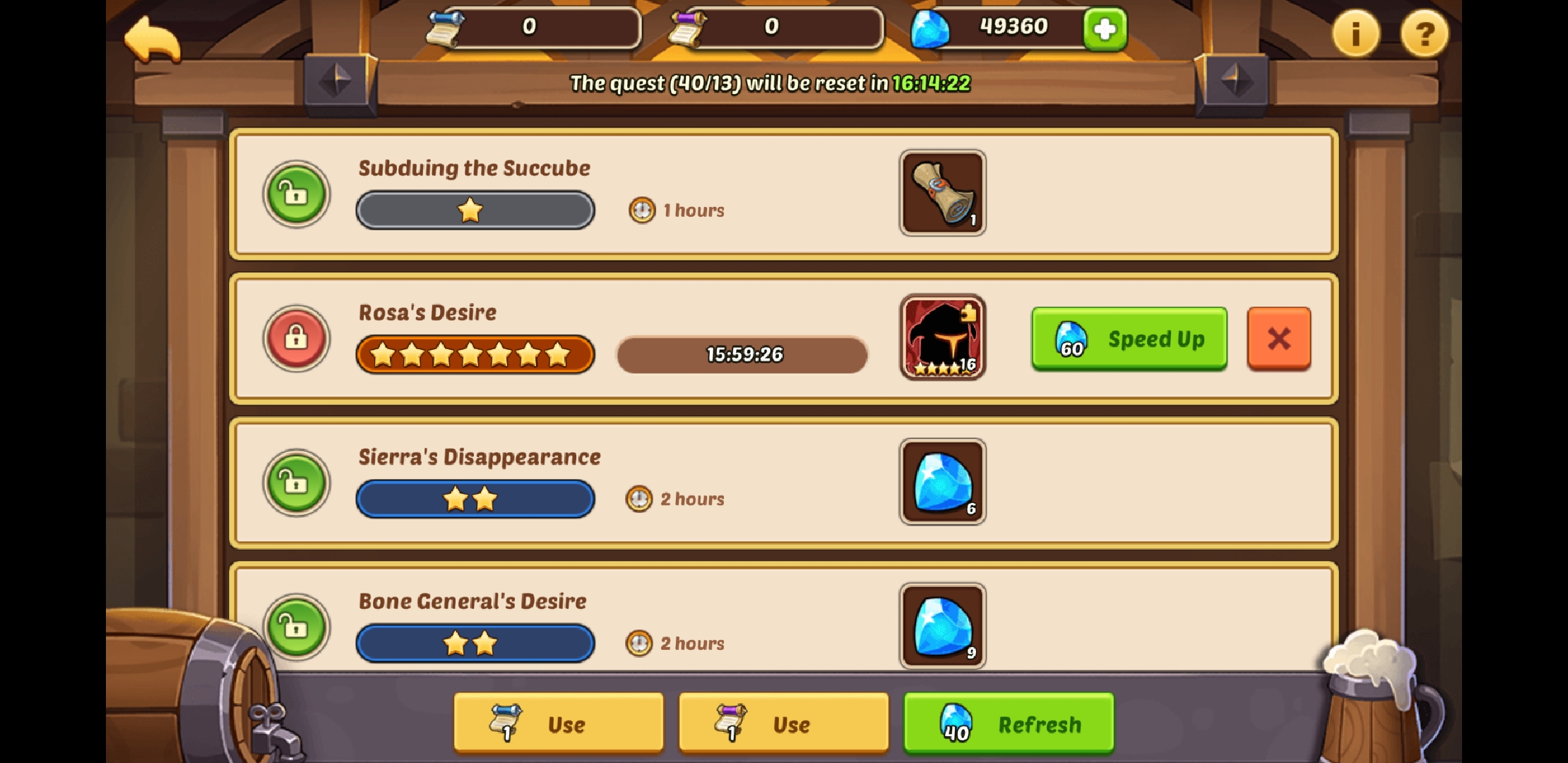Viewport: 1568px width, 763px height.
Task: Select the gem reward for Sierra's Disappearance
Action: pyautogui.click(x=942, y=483)
